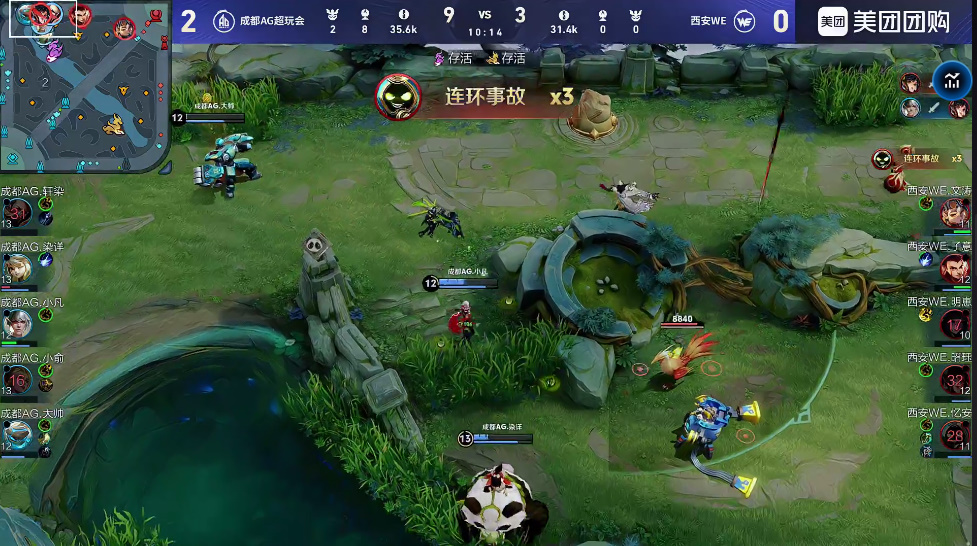The image size is (977, 546).
Task: Select 西安WE.忆安 player portrait
Action: pyautogui.click(x=954, y=434)
